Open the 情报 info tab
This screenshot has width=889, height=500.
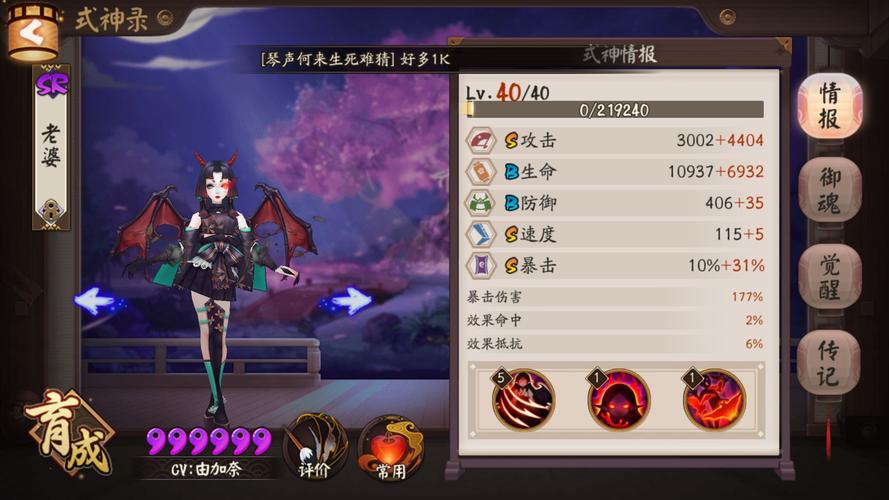click(x=829, y=106)
